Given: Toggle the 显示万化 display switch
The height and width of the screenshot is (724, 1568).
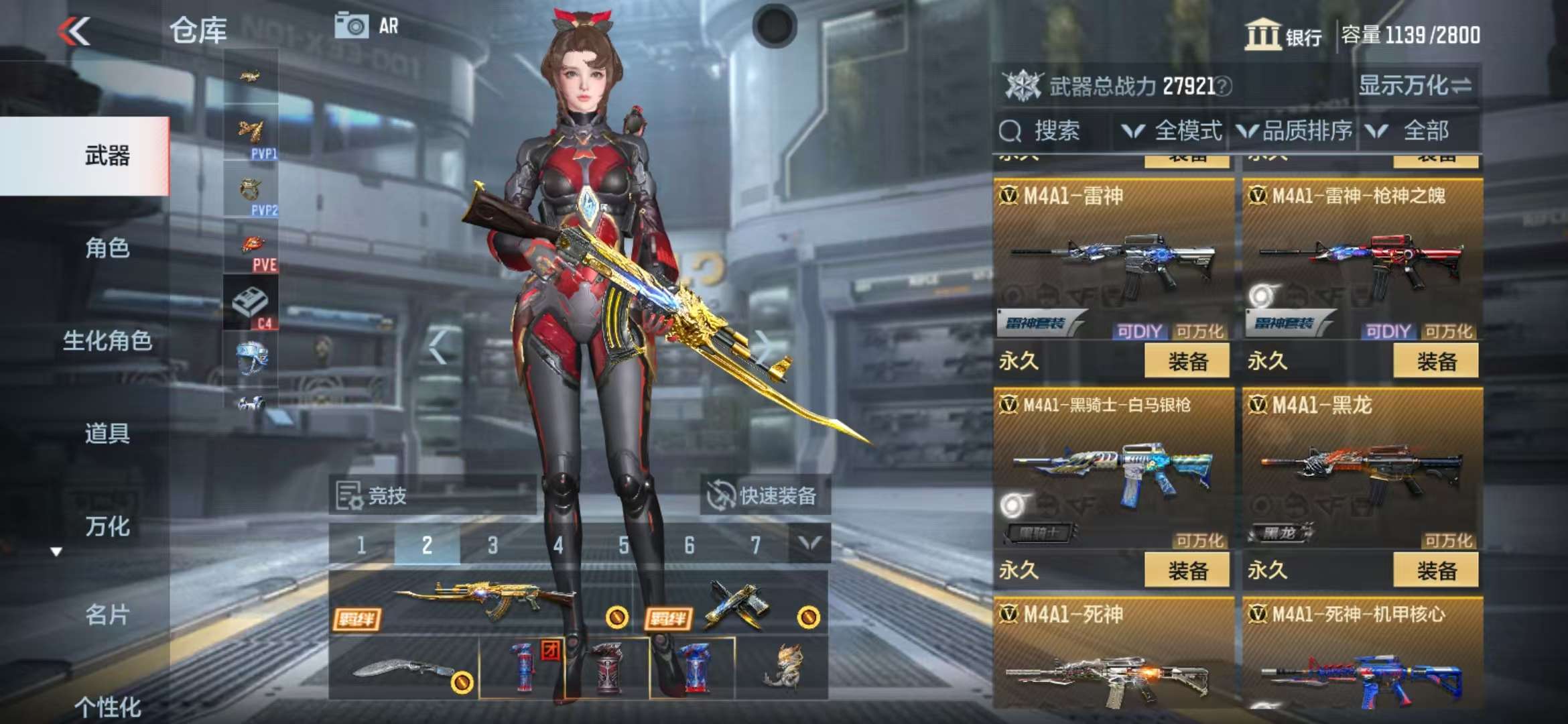Looking at the screenshot, I should pos(1415,86).
